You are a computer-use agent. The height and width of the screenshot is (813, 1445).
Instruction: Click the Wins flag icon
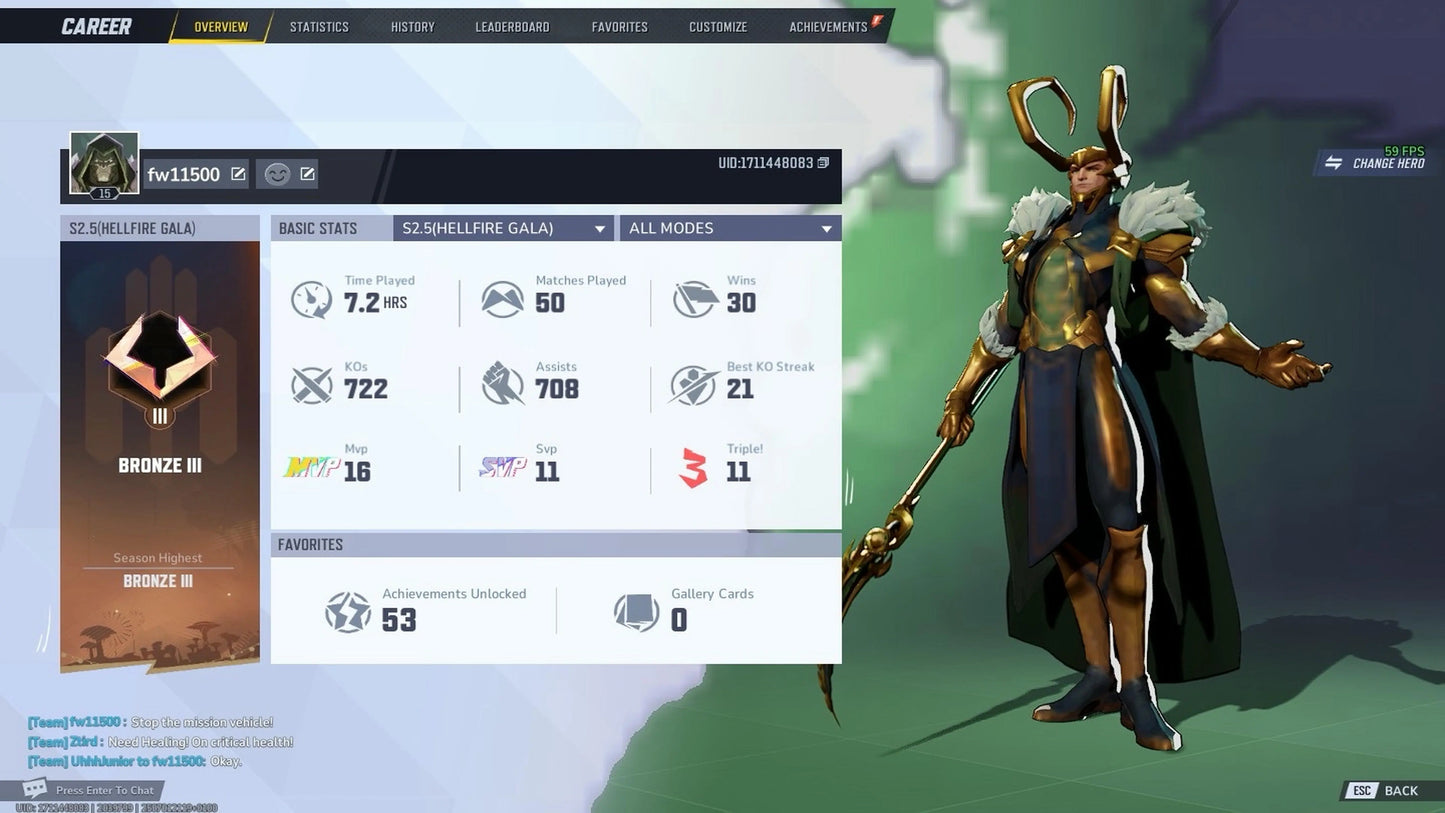point(695,296)
